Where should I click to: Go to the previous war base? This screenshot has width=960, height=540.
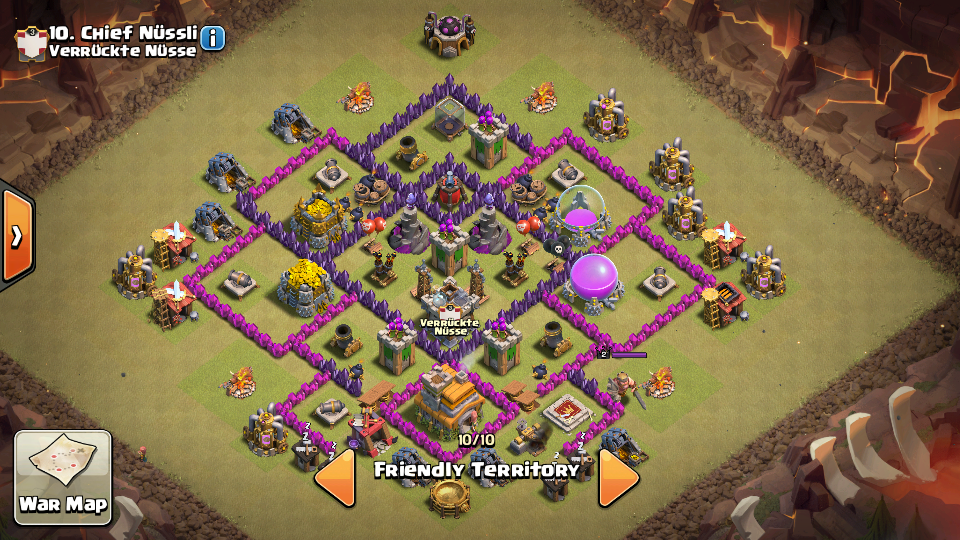(x=336, y=477)
